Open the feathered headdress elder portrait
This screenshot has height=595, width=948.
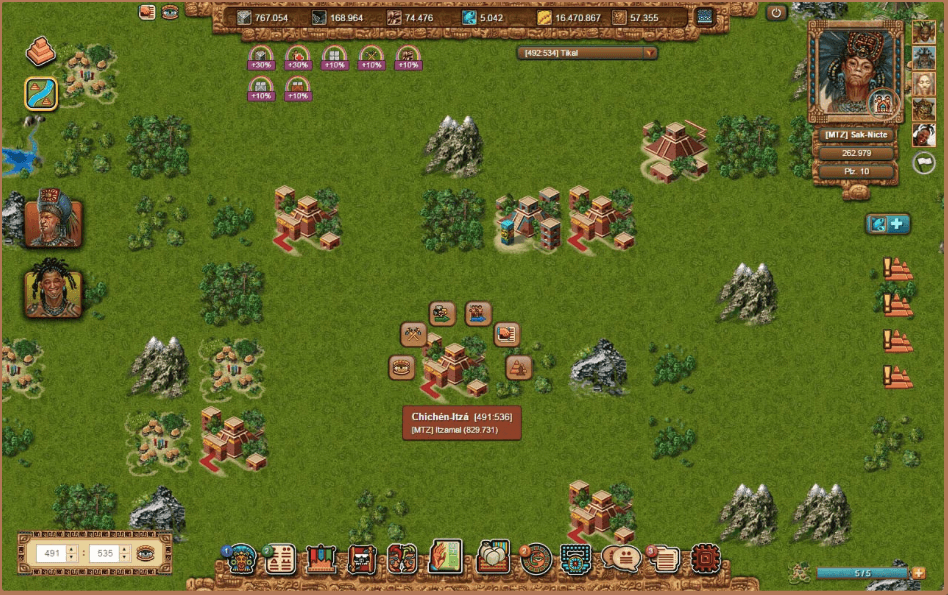[x=52, y=218]
